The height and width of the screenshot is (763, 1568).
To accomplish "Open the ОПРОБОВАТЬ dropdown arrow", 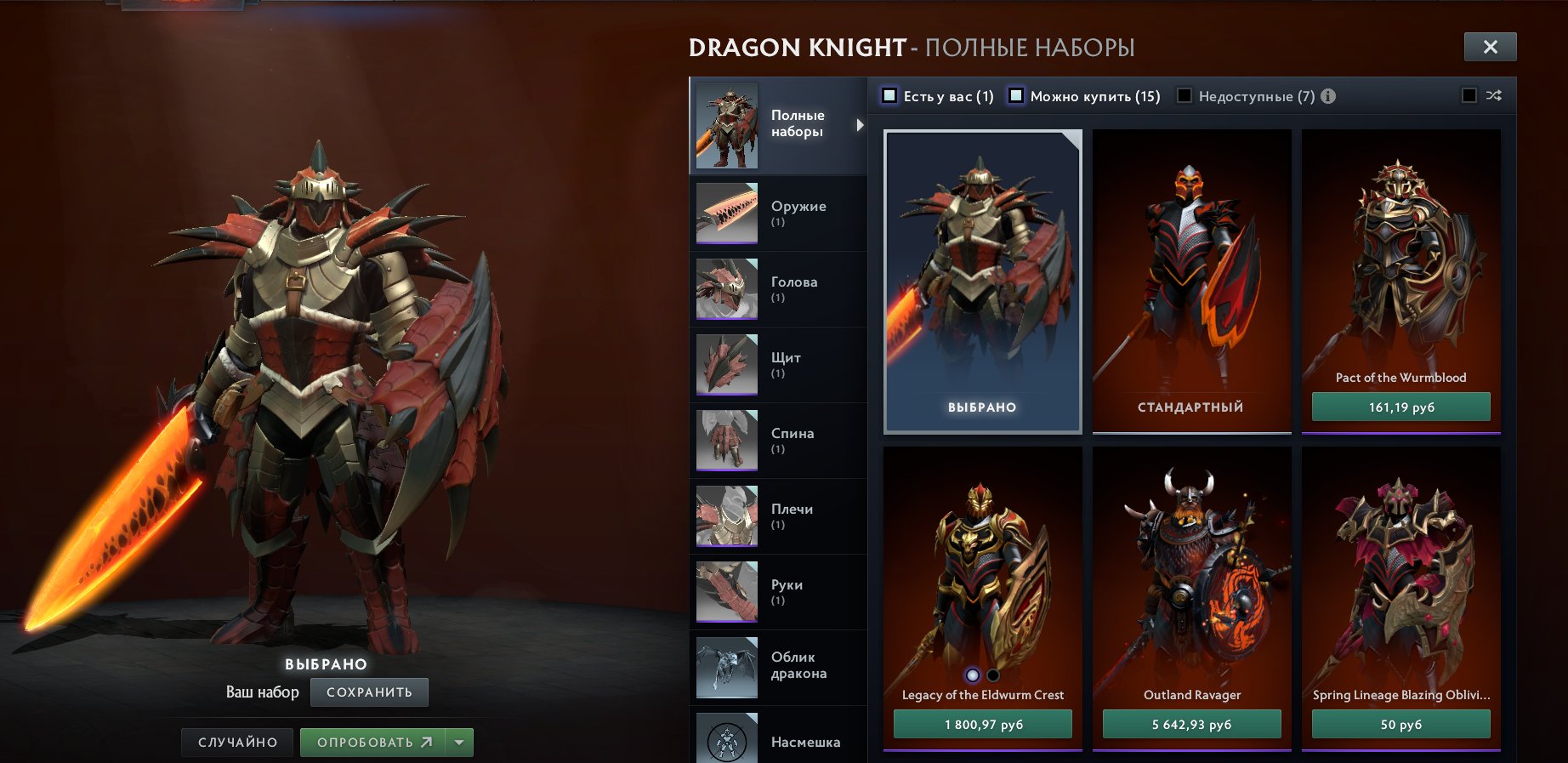I will coord(457,742).
